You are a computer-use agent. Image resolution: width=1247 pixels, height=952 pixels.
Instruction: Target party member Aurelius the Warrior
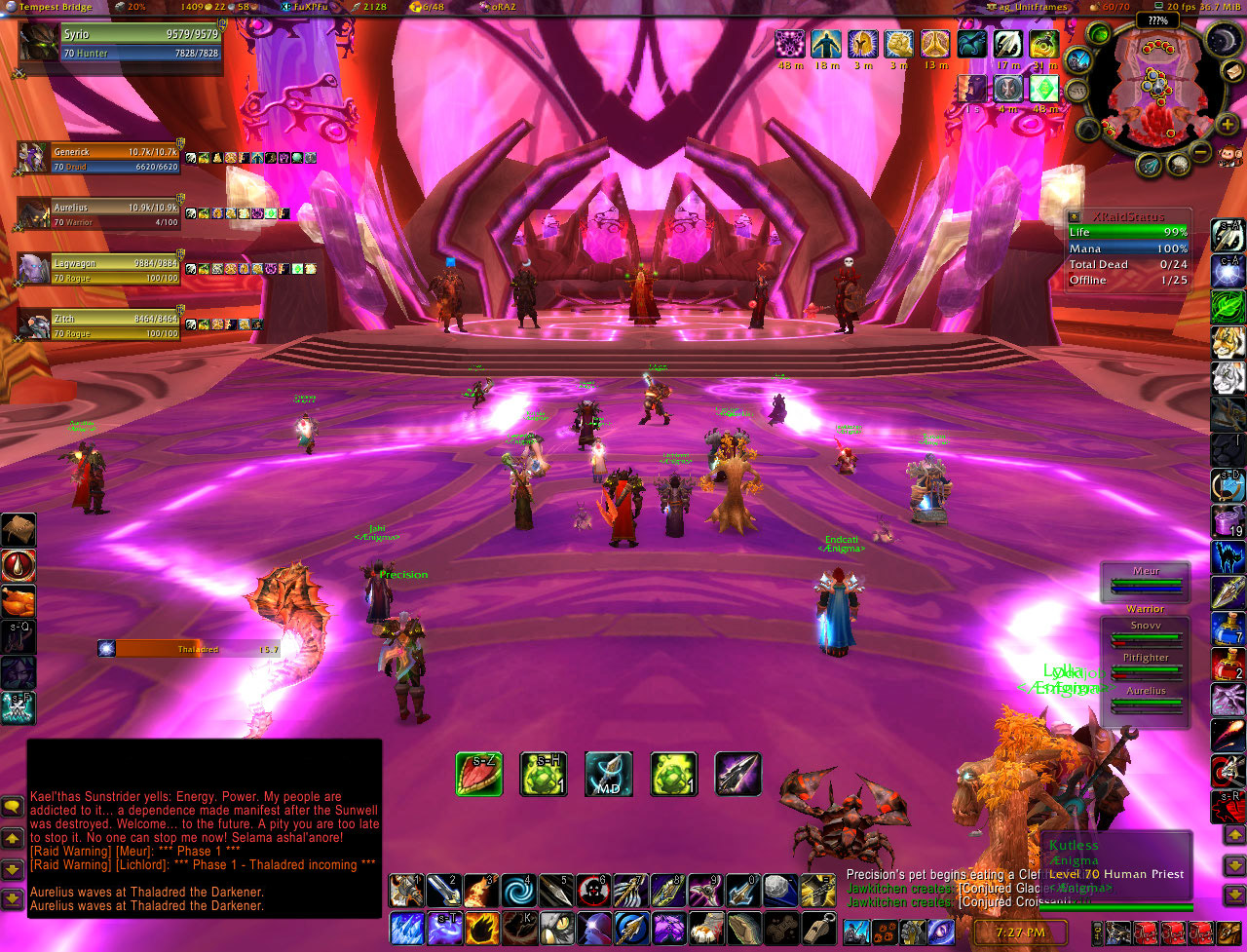point(99,215)
